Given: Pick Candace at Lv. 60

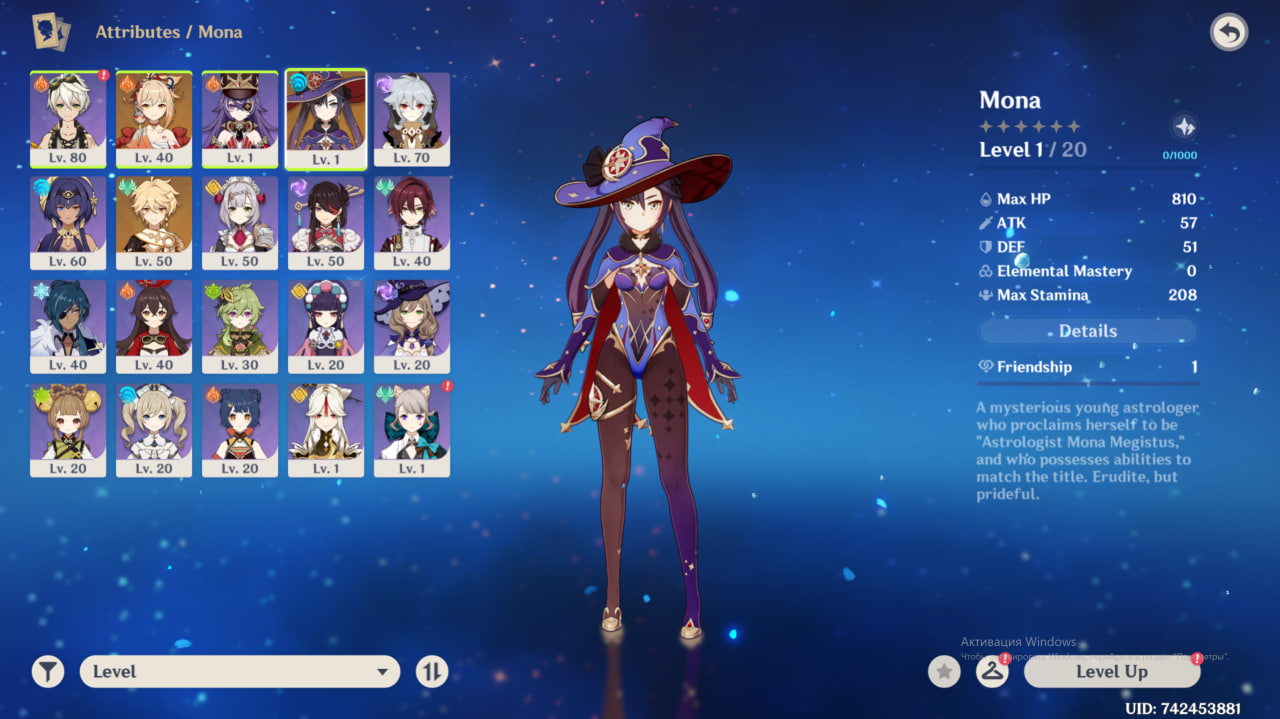Looking at the screenshot, I should (x=68, y=222).
